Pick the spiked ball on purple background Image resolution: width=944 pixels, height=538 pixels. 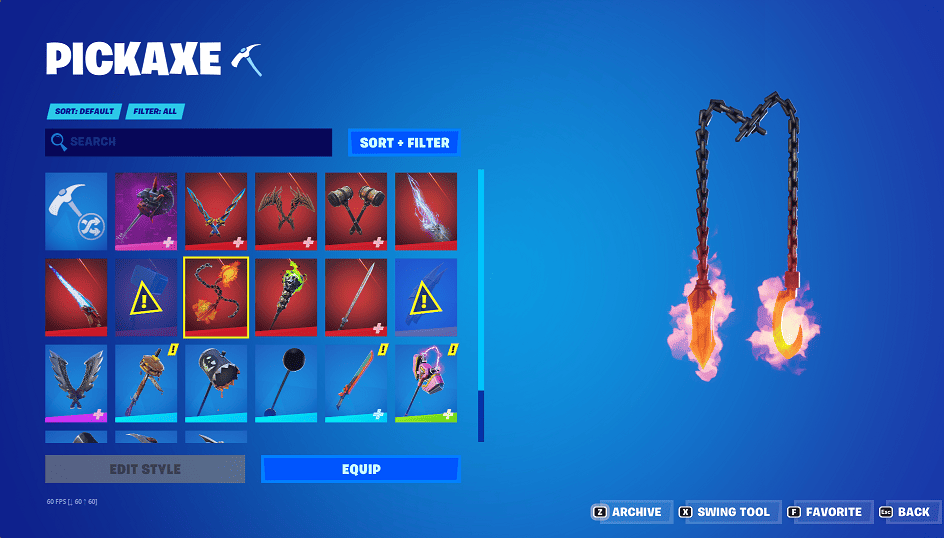146,211
